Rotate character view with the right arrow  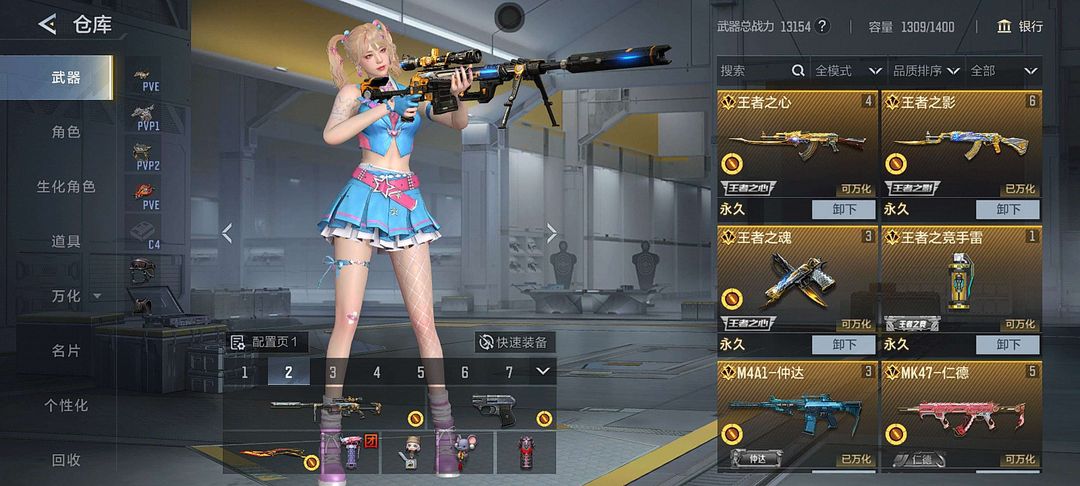pyautogui.click(x=551, y=233)
